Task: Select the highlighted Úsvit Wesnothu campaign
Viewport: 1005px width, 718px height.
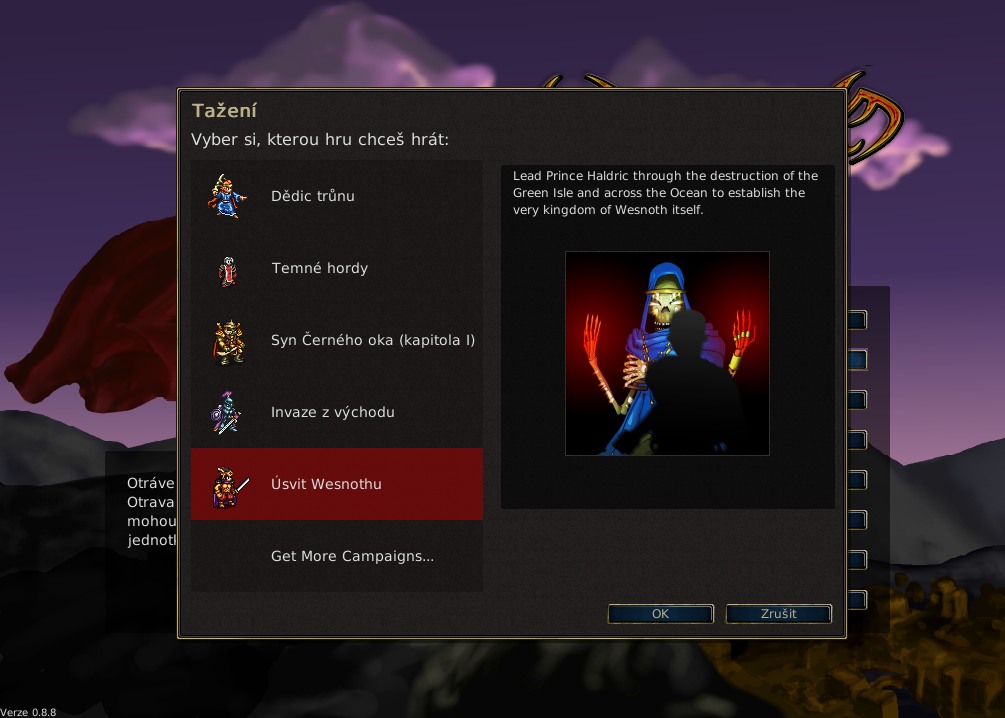Action: pos(326,484)
